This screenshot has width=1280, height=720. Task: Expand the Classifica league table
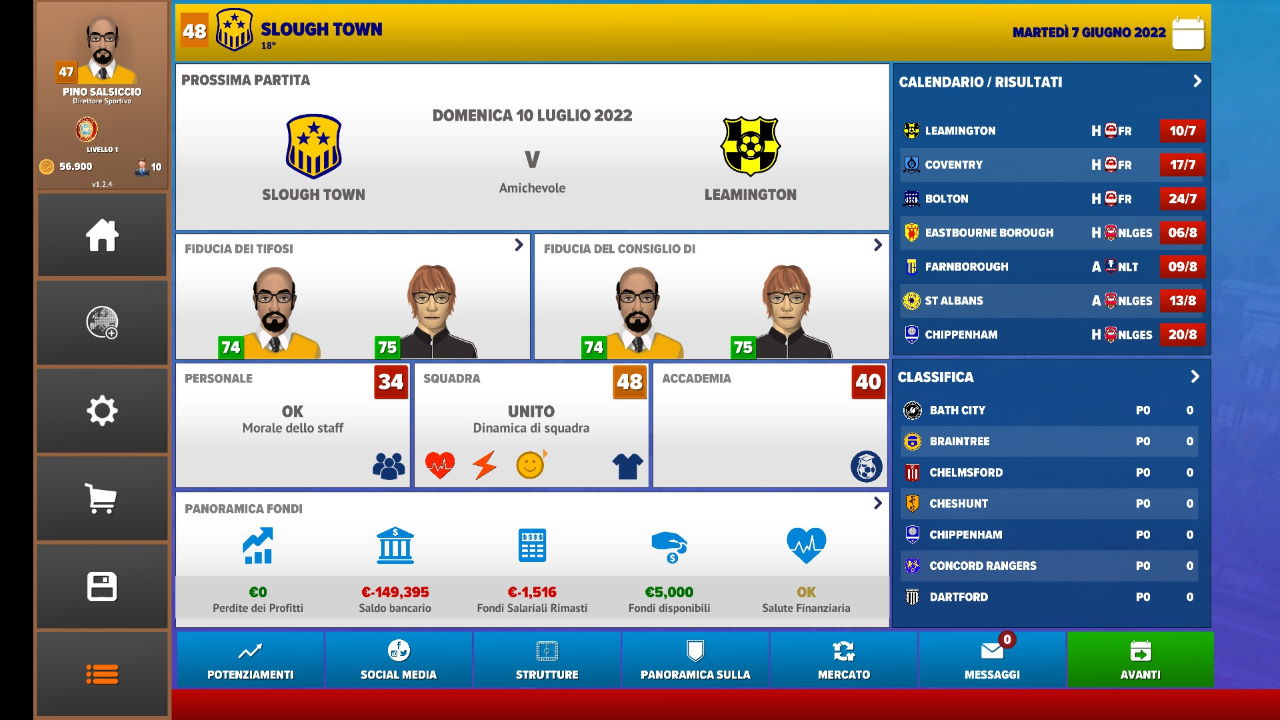click(x=1194, y=377)
